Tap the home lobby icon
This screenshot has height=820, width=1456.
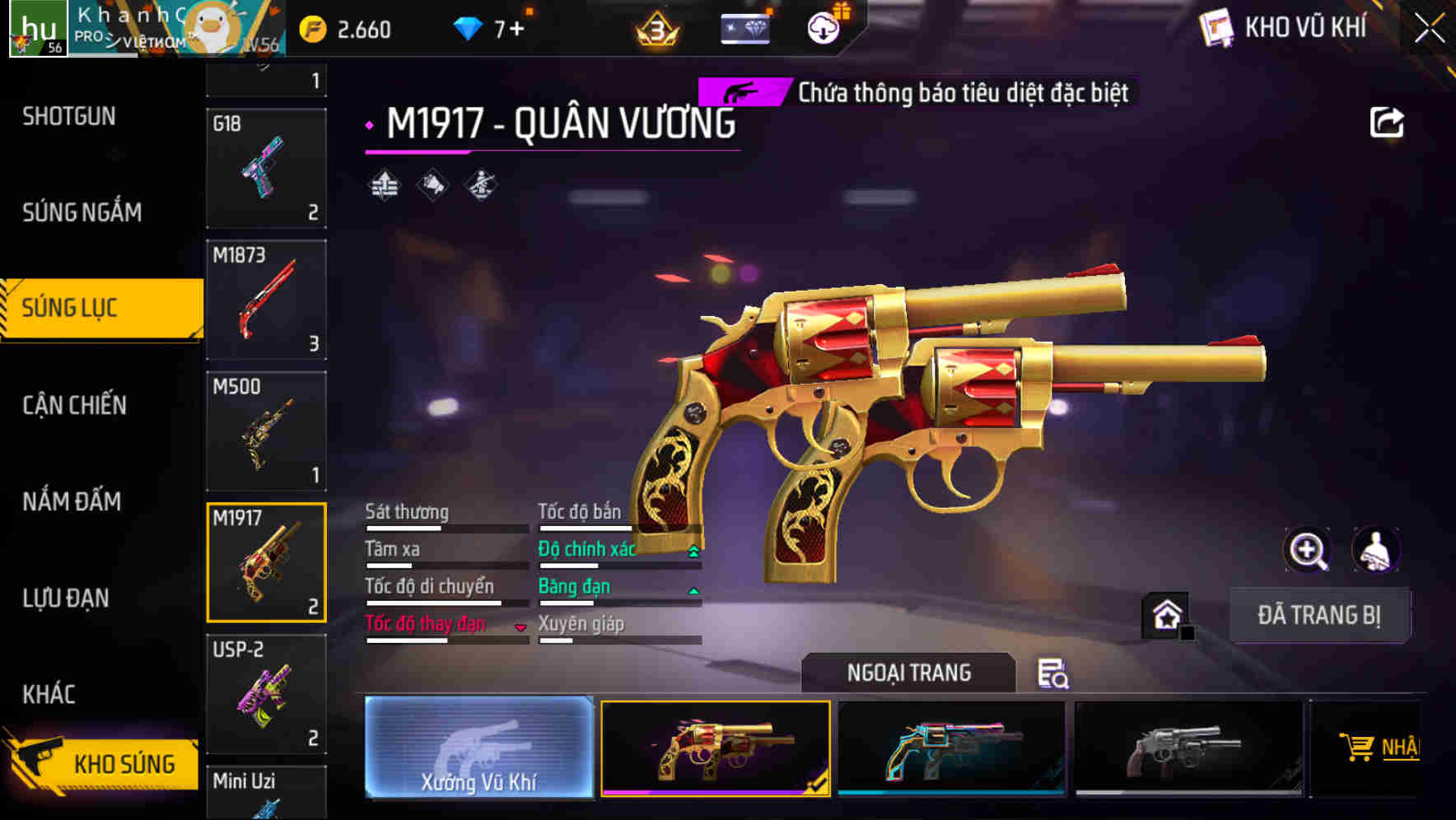(x=1164, y=614)
